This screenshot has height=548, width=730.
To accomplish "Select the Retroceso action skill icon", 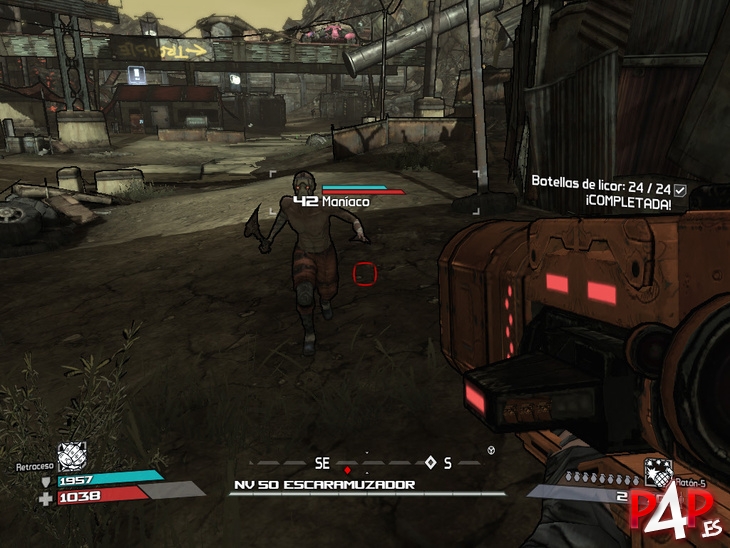I will [x=72, y=457].
